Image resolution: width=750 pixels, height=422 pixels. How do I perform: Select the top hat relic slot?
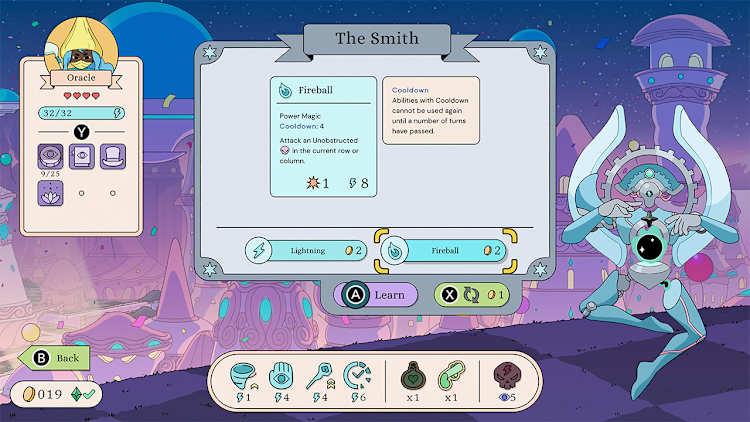tap(112, 155)
